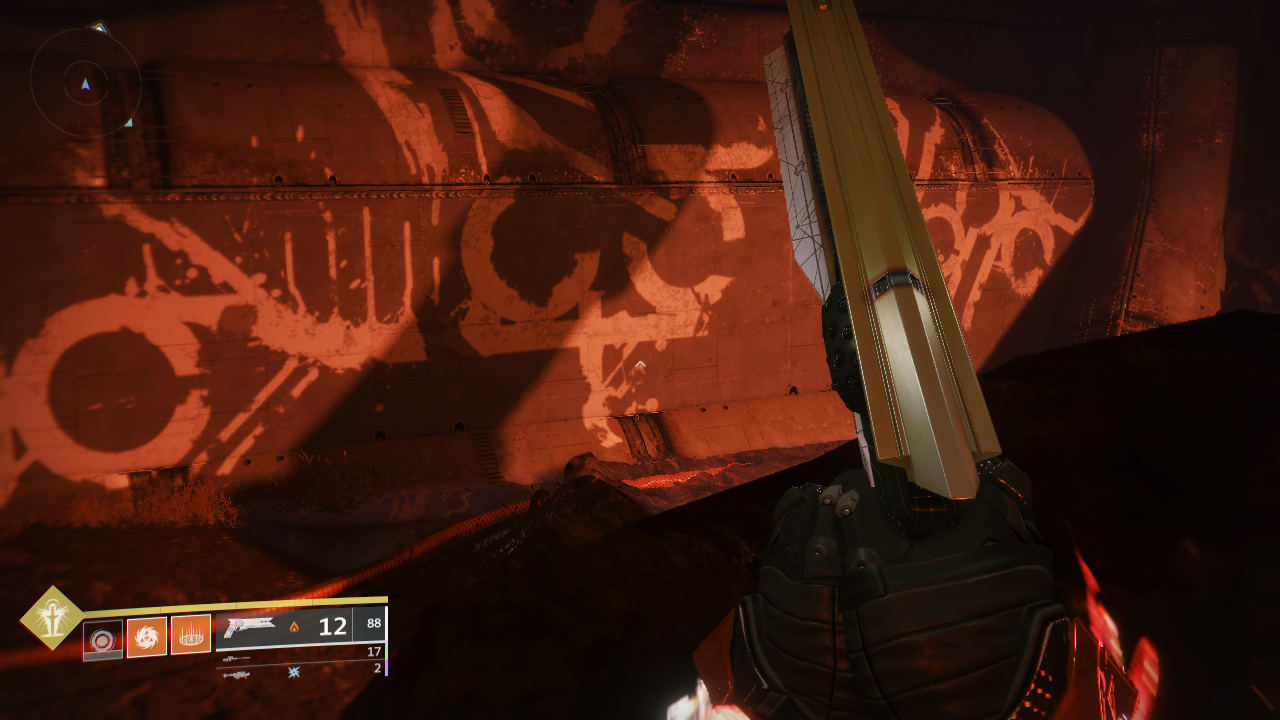The height and width of the screenshot is (720, 1280).
Task: Click the circular radar in the corner
Action: [85, 83]
